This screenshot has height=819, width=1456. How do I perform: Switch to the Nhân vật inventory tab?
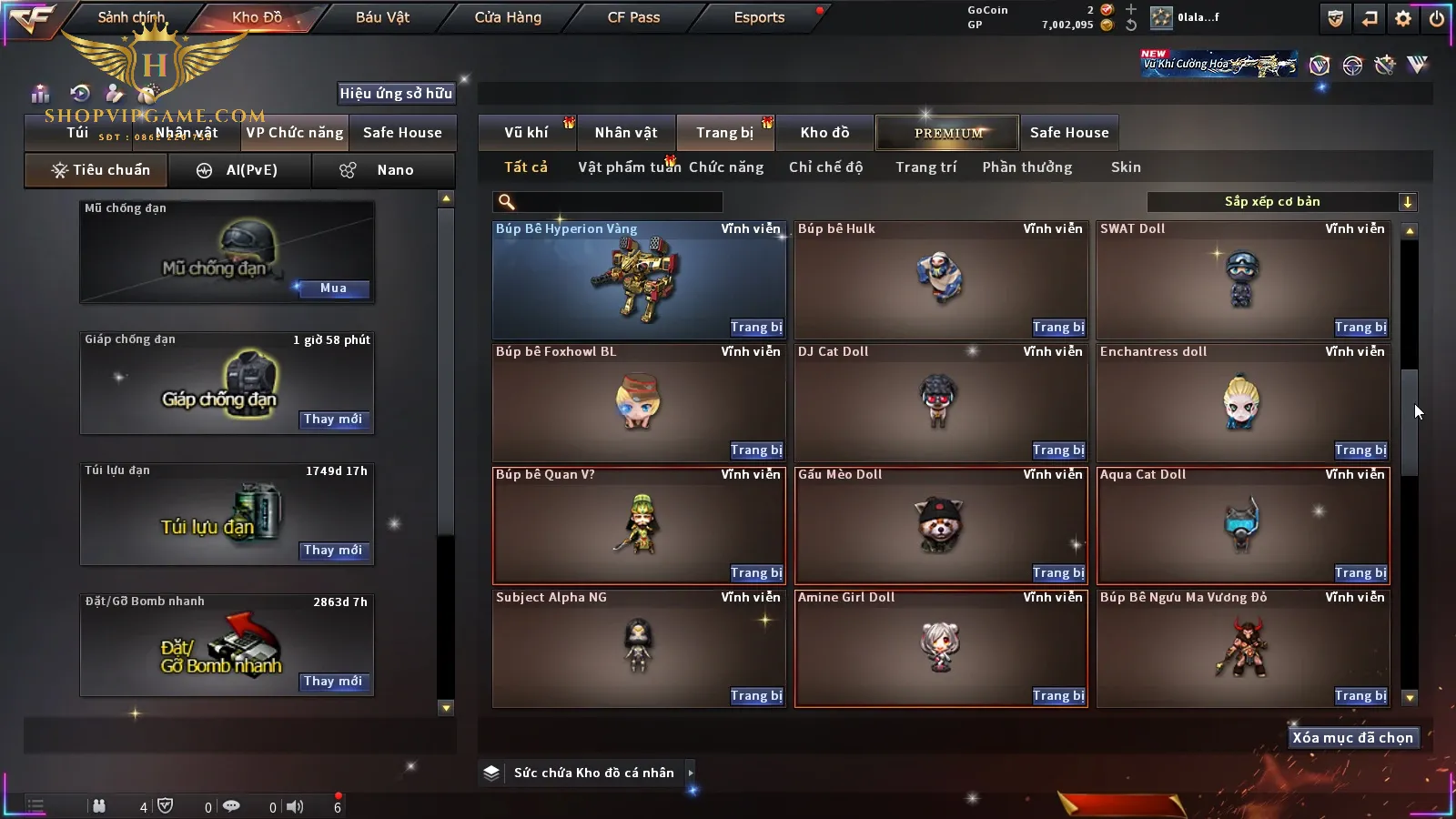[626, 133]
